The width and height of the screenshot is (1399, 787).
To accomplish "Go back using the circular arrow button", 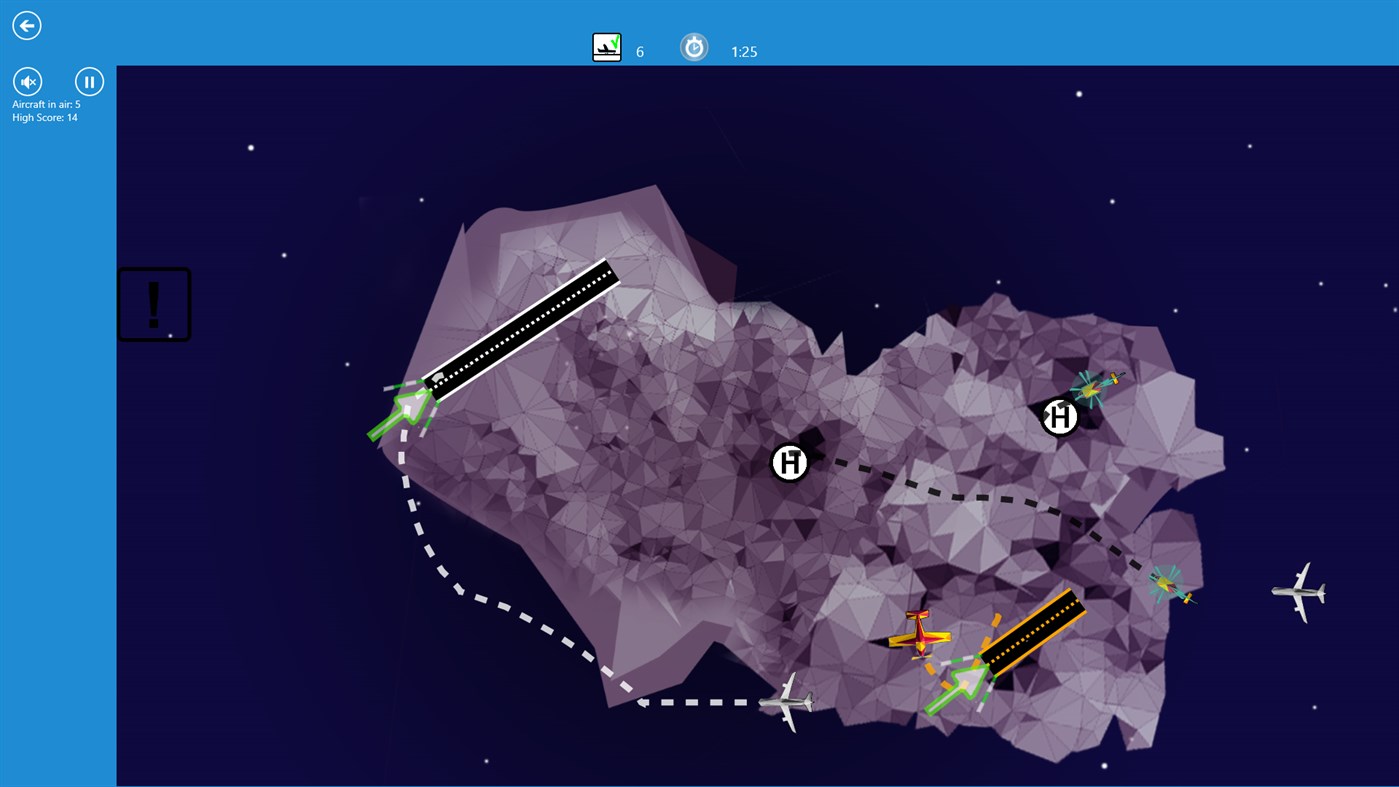I will click(x=26, y=25).
